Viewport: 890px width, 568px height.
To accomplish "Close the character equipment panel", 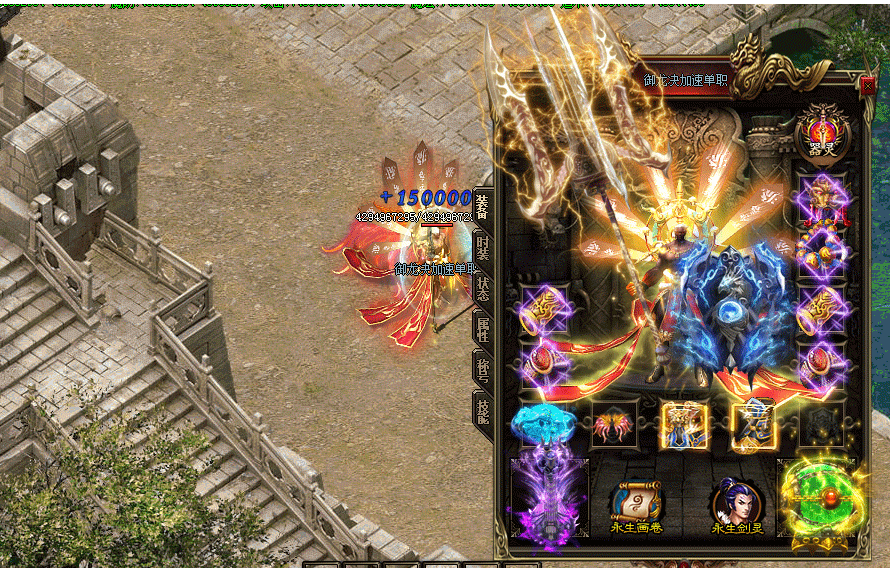I will [x=867, y=86].
